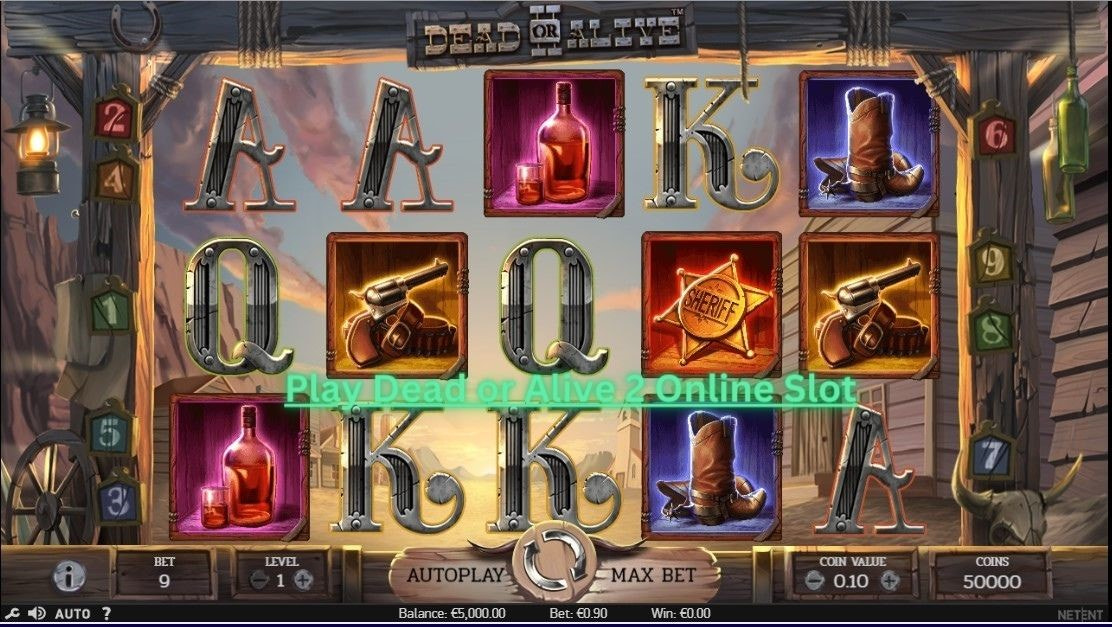Lower the coin value

(817, 580)
